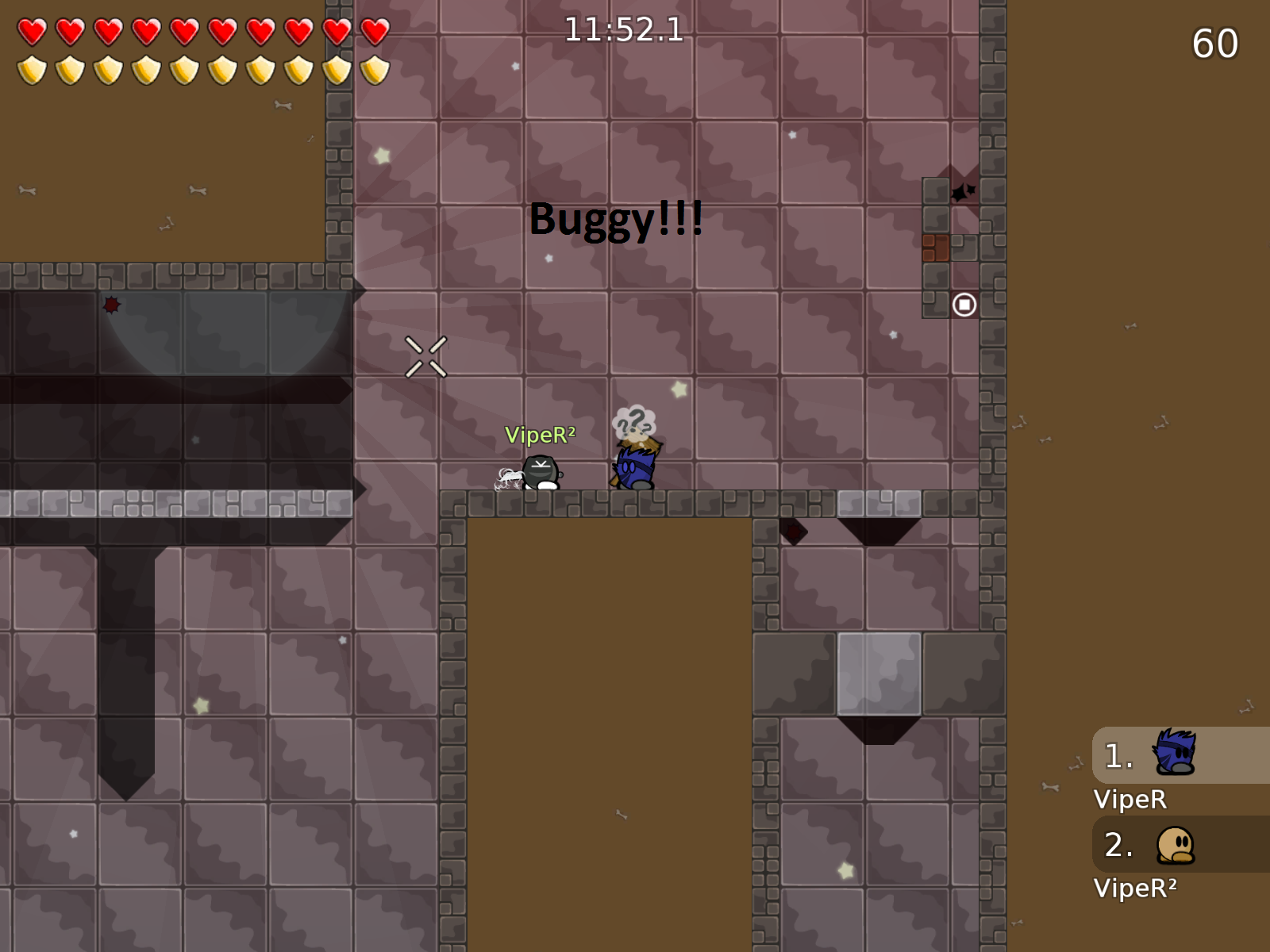Click the first red heart icon
This screenshot has height=952, width=1270.
click(x=32, y=32)
